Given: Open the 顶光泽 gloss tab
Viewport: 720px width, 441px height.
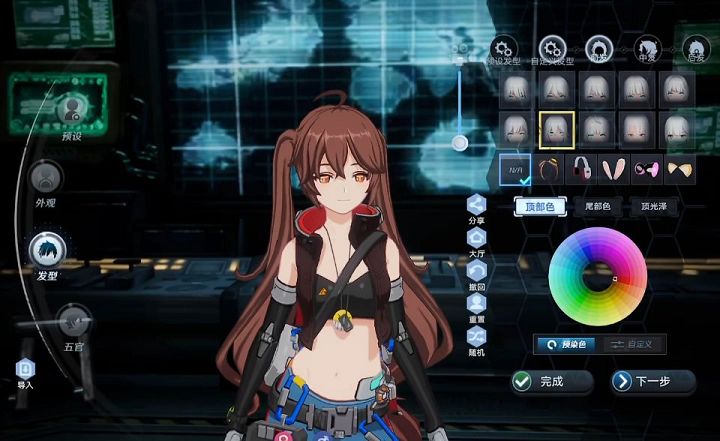Looking at the screenshot, I should click(x=655, y=207).
